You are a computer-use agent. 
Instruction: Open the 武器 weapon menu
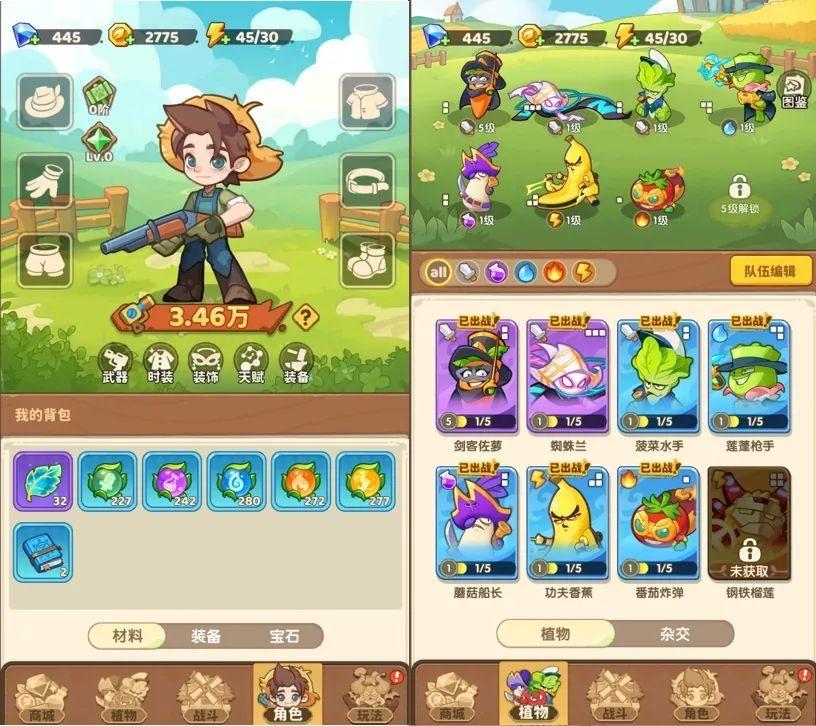(x=116, y=362)
